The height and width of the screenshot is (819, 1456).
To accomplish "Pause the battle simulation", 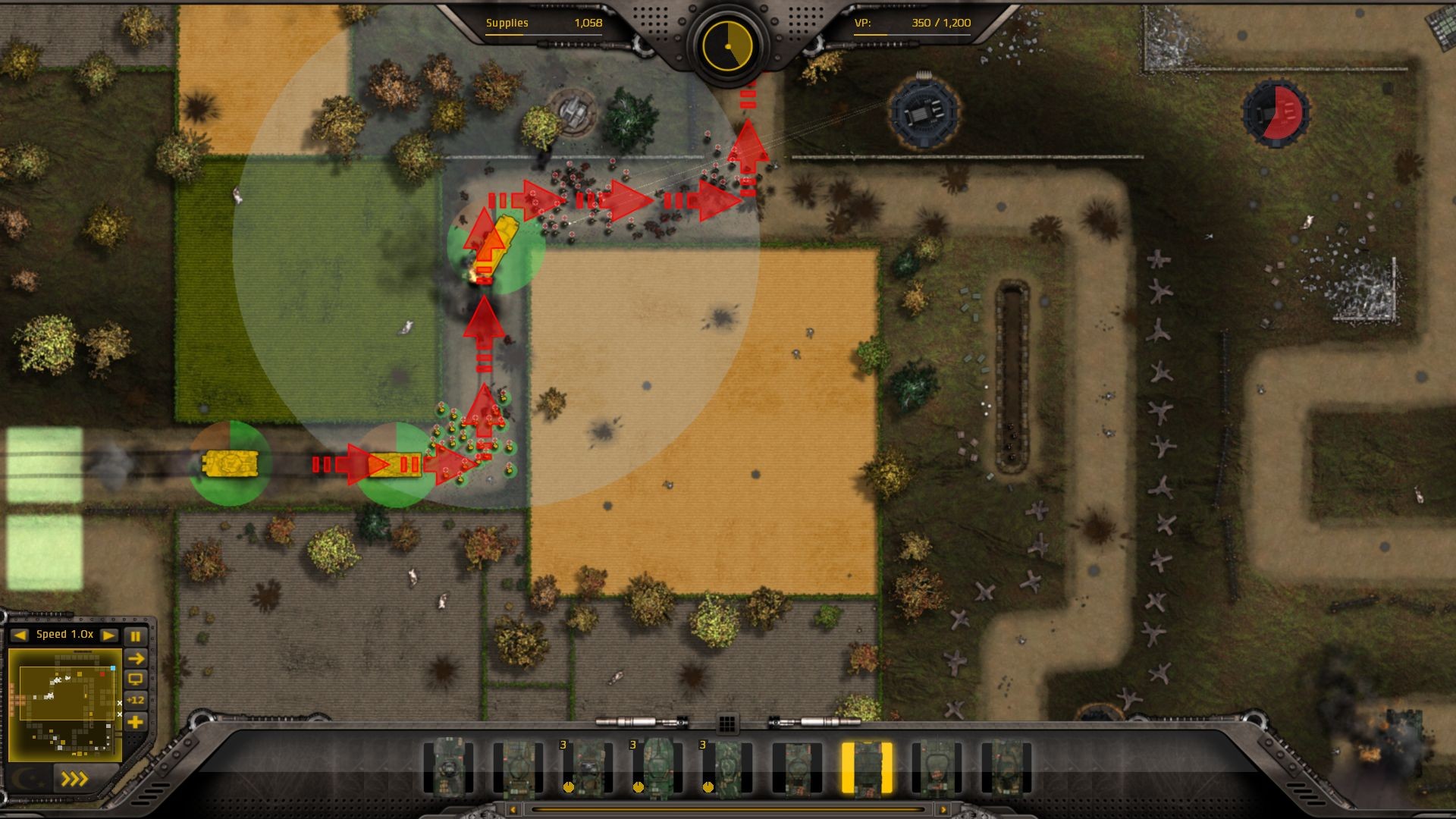I will (136, 638).
